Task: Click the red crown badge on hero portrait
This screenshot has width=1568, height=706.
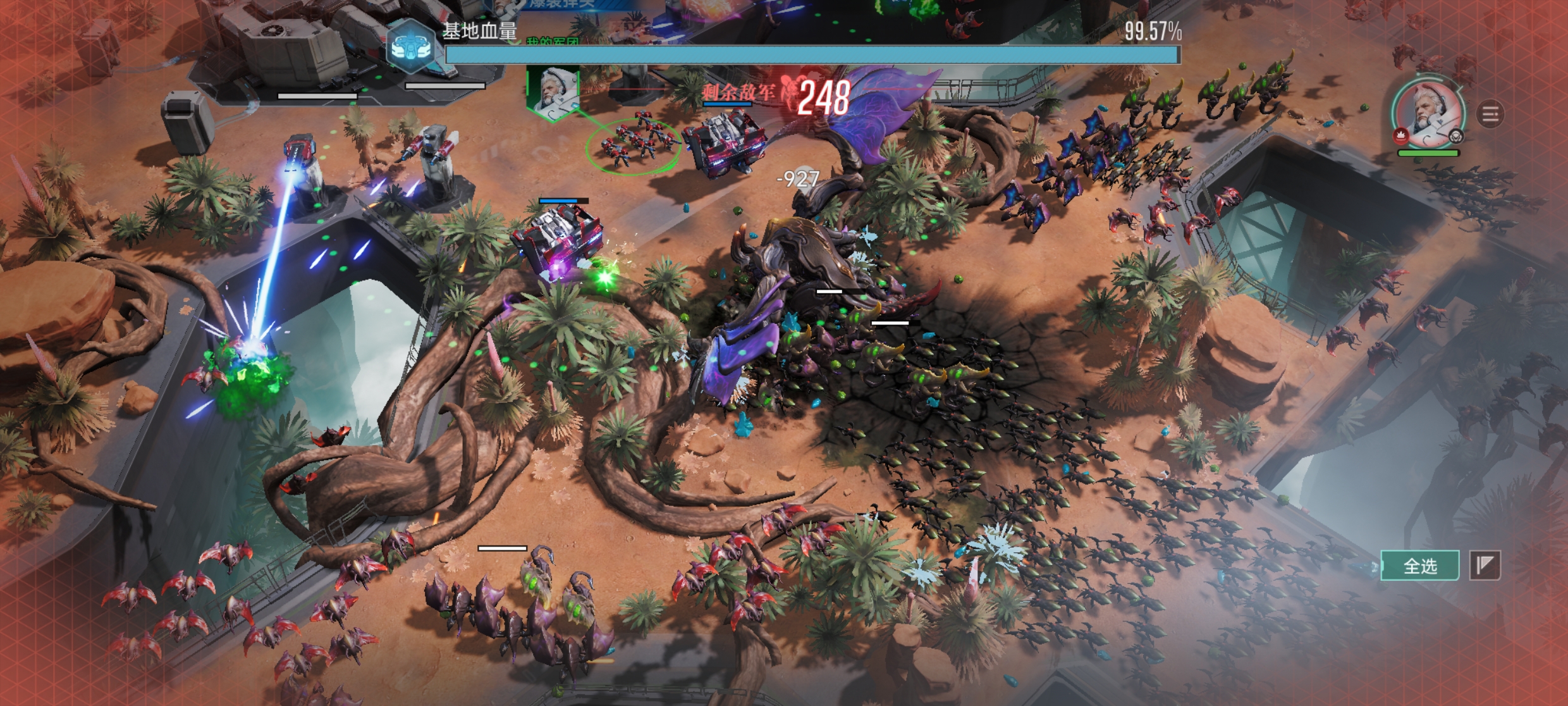Action: coord(1400,135)
